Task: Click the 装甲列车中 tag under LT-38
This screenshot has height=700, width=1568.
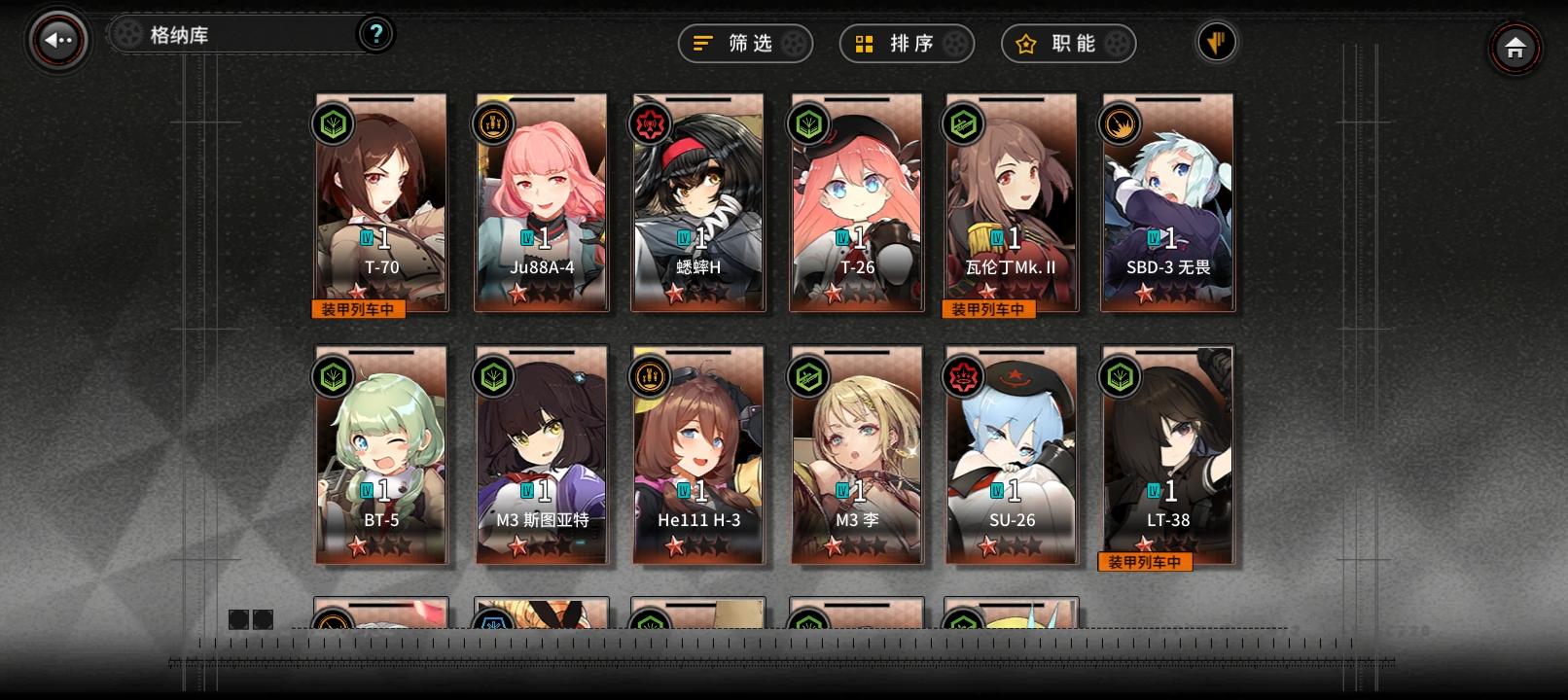Action: pyautogui.click(x=1146, y=561)
